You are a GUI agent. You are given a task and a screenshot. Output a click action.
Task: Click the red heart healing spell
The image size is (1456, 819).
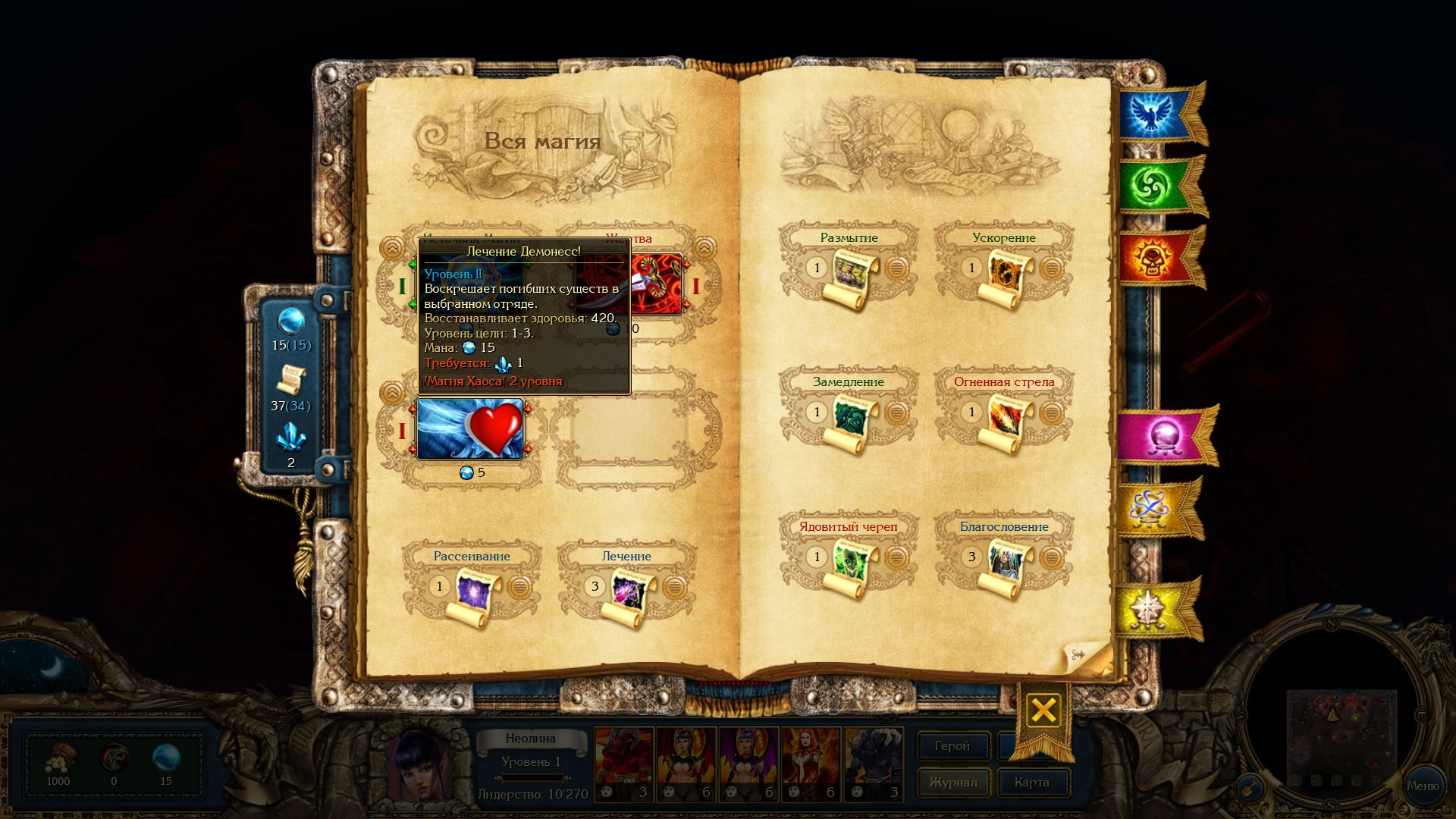point(470,428)
